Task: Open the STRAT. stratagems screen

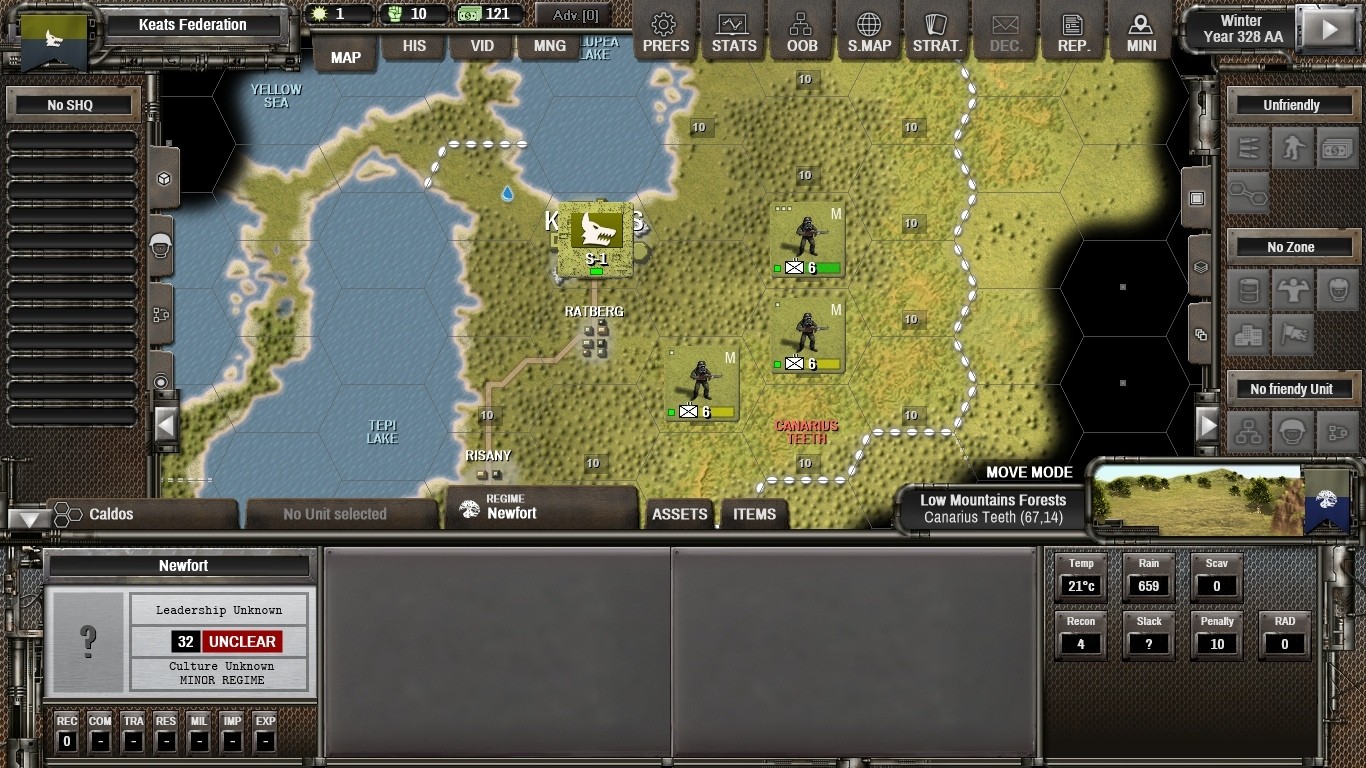Action: (x=937, y=32)
